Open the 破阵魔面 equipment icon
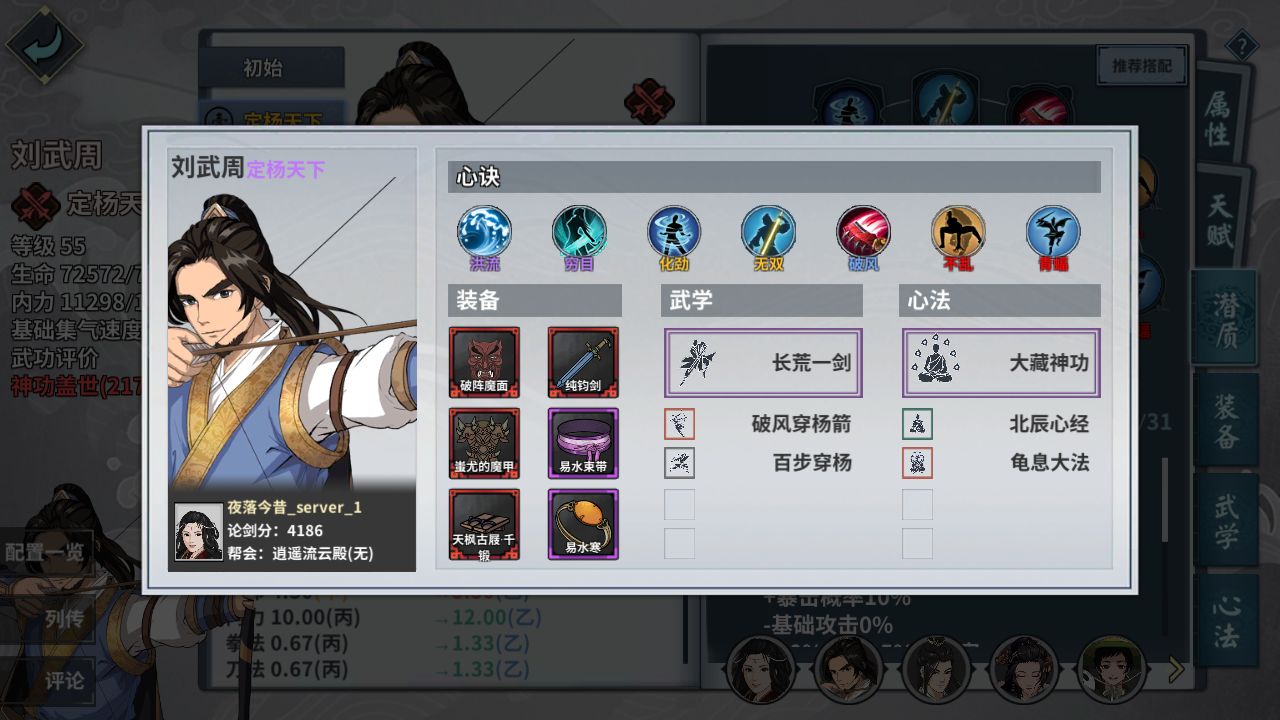This screenshot has height=720, width=1280. (x=484, y=363)
